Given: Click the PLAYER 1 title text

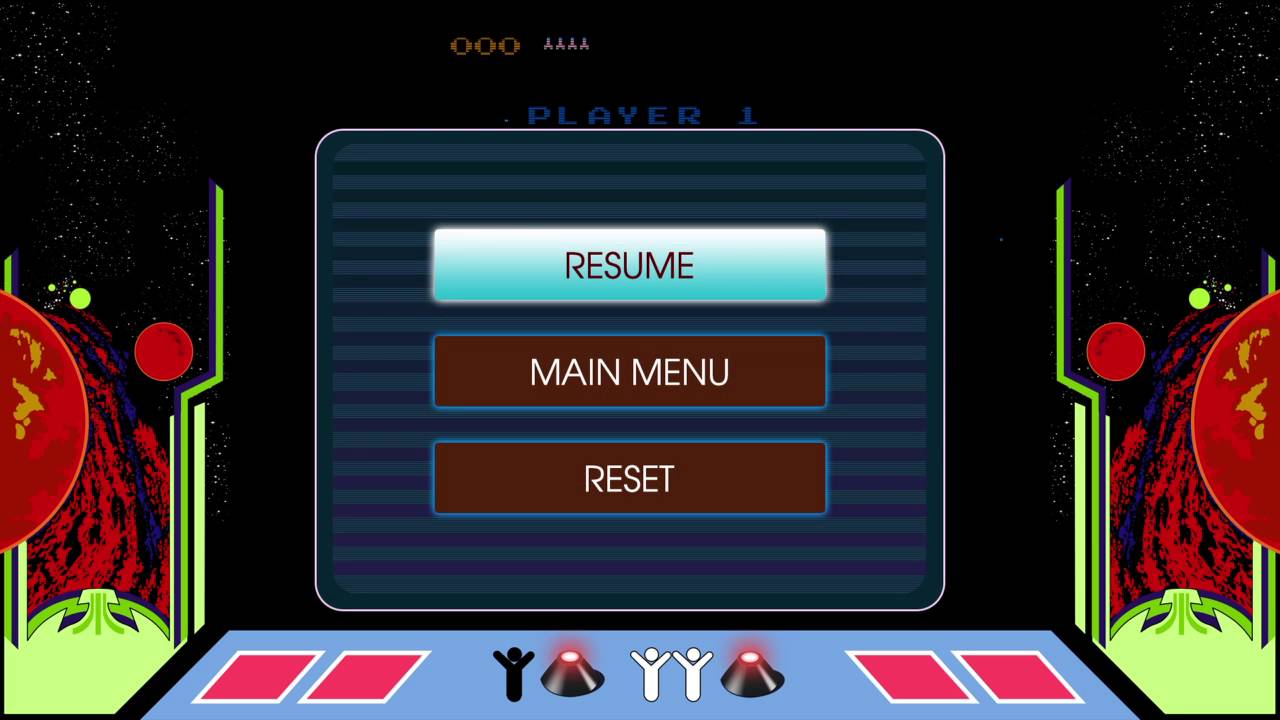Looking at the screenshot, I should click(x=640, y=114).
